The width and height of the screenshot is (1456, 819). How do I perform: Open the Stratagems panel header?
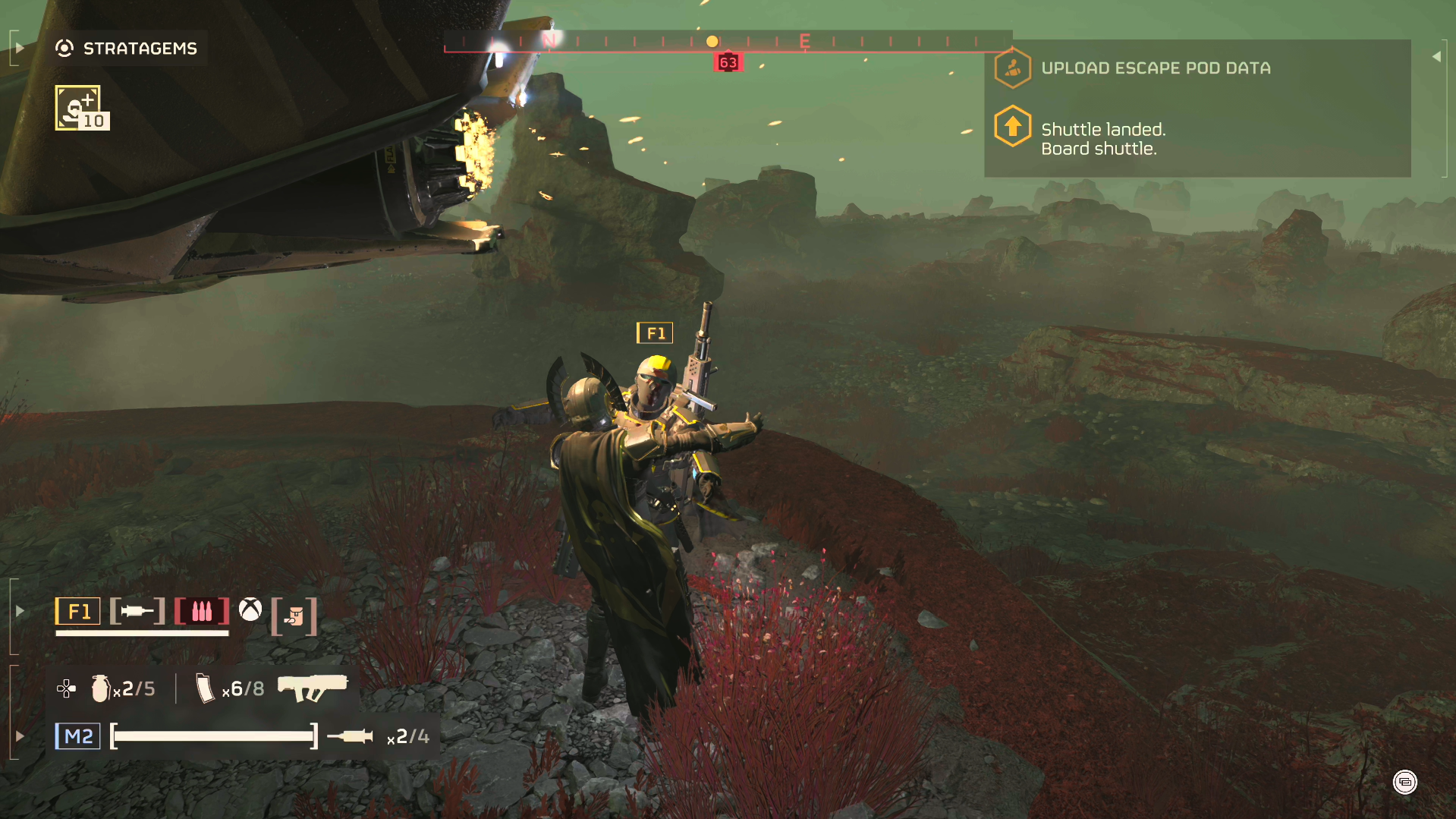point(127,49)
